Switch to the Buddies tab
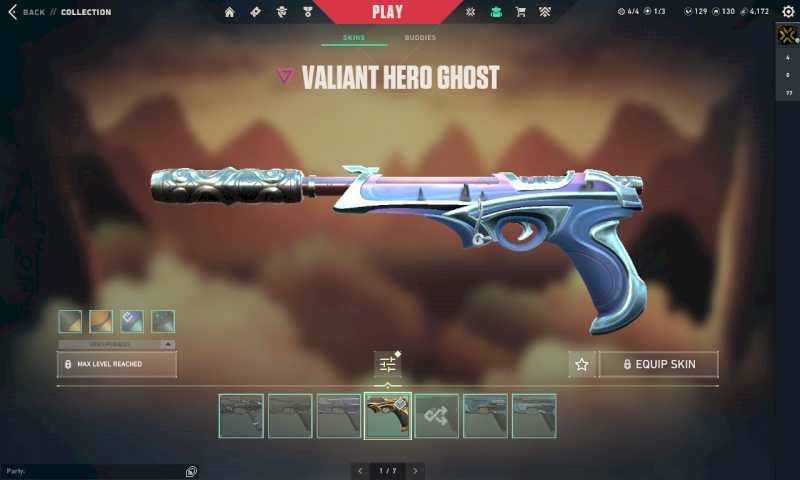 420,38
